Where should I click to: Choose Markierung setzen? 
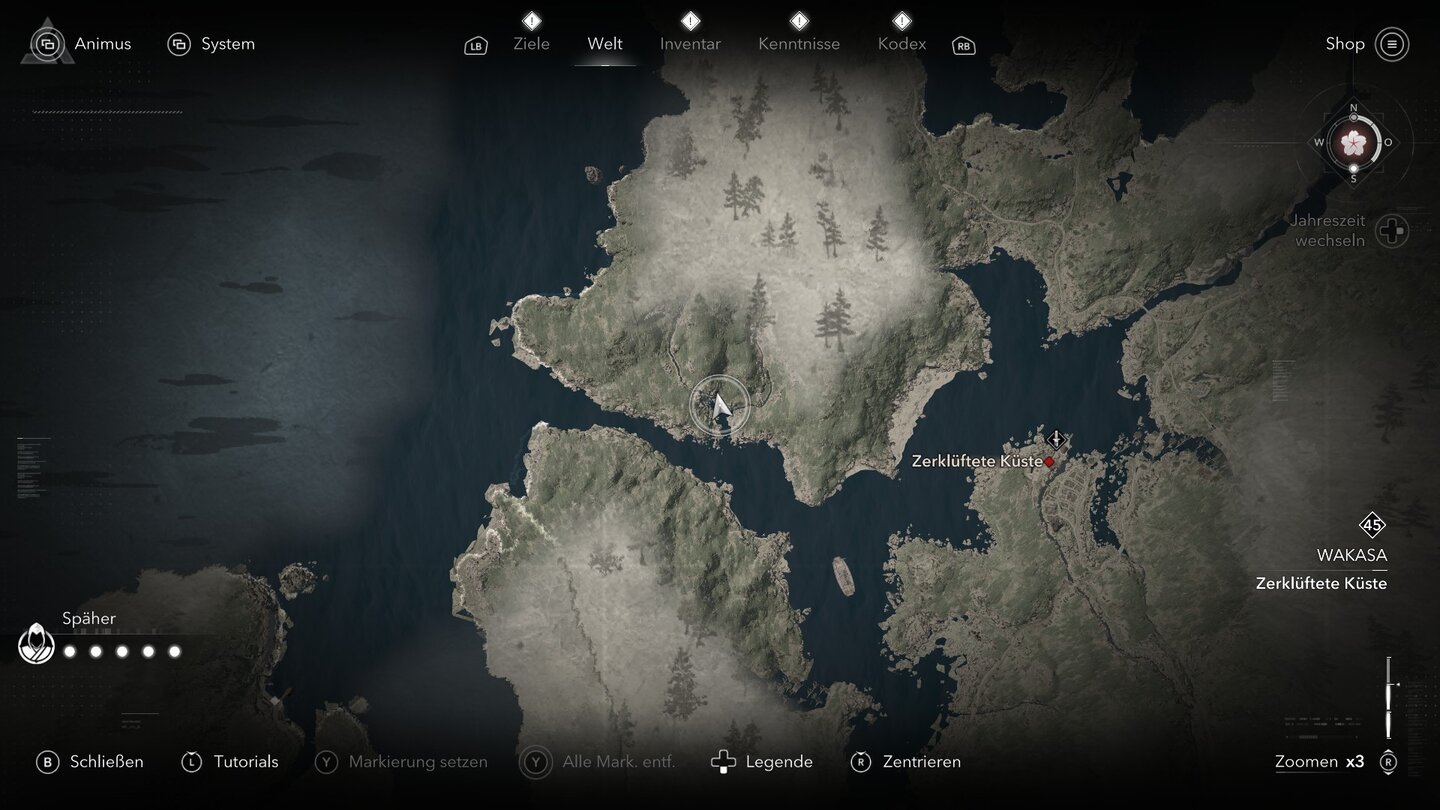[x=402, y=762]
